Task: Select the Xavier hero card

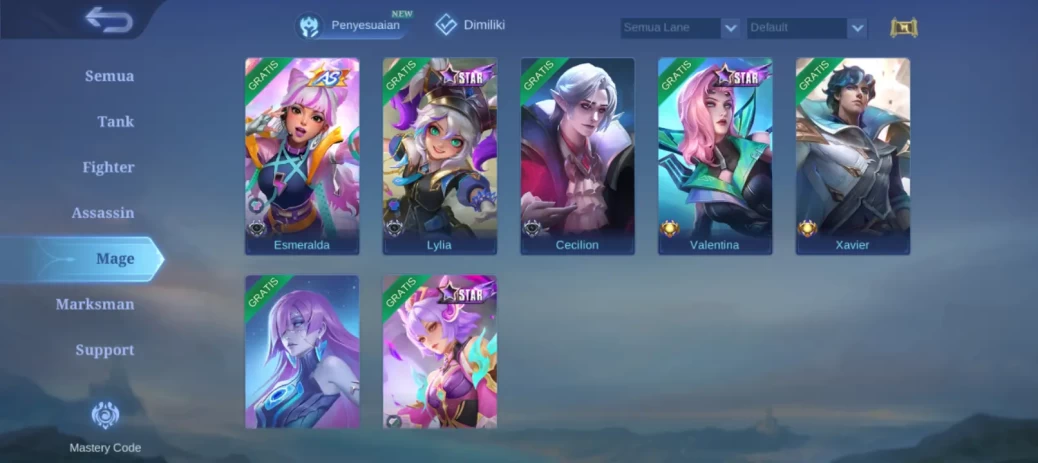Action: pos(853,155)
